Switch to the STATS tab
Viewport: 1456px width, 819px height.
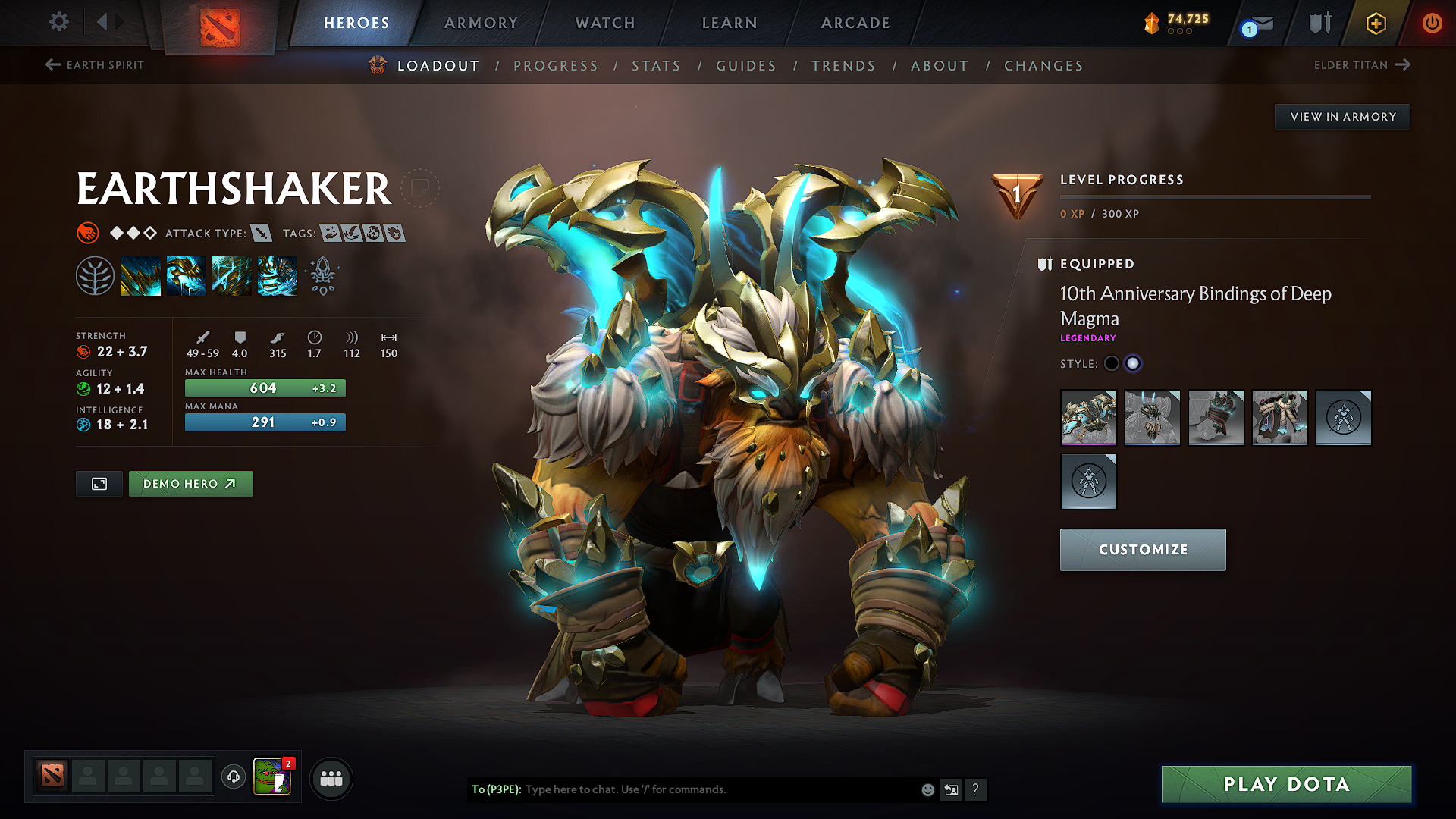tap(656, 65)
